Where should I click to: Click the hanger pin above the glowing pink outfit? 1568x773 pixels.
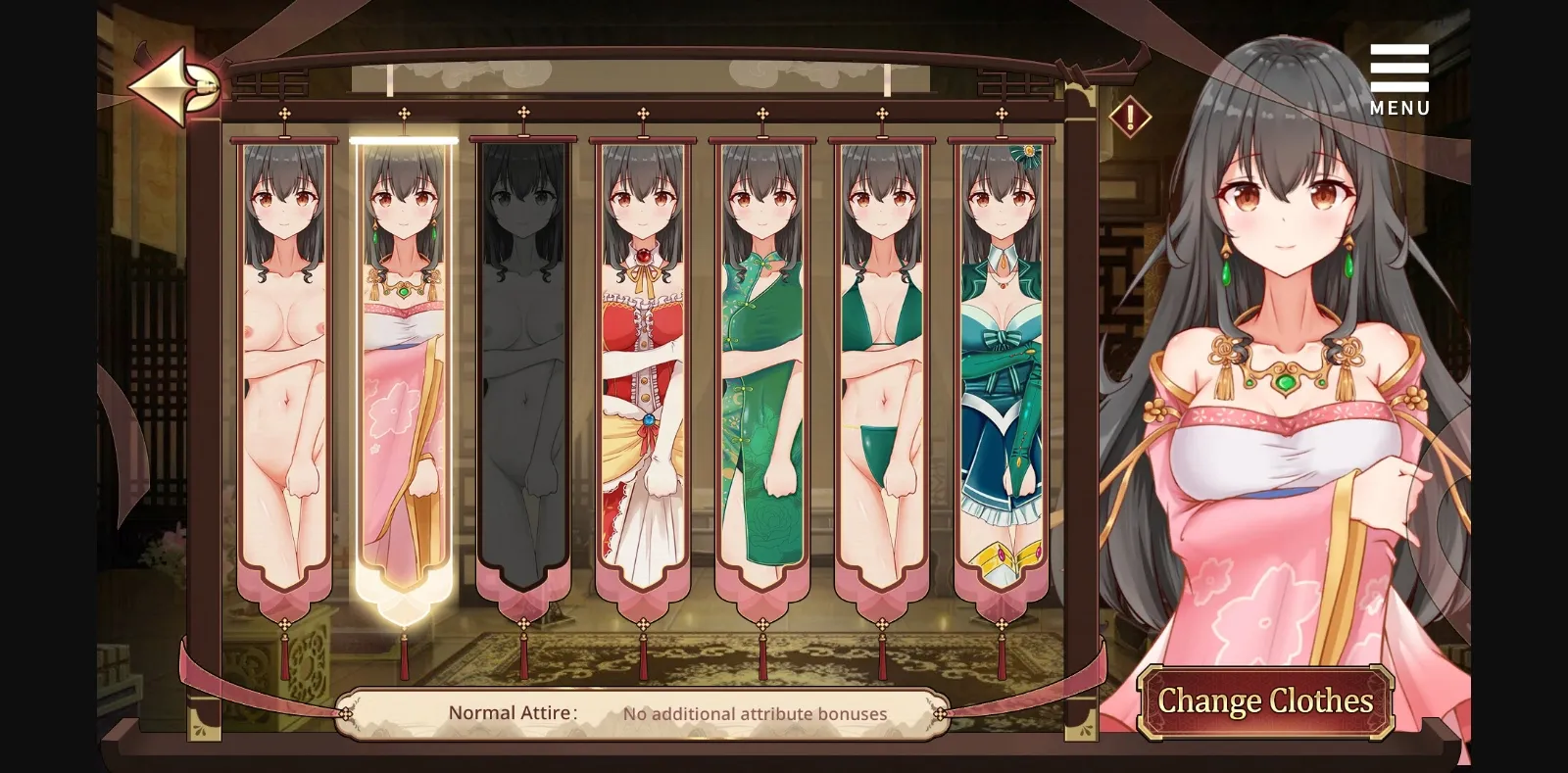click(x=403, y=115)
